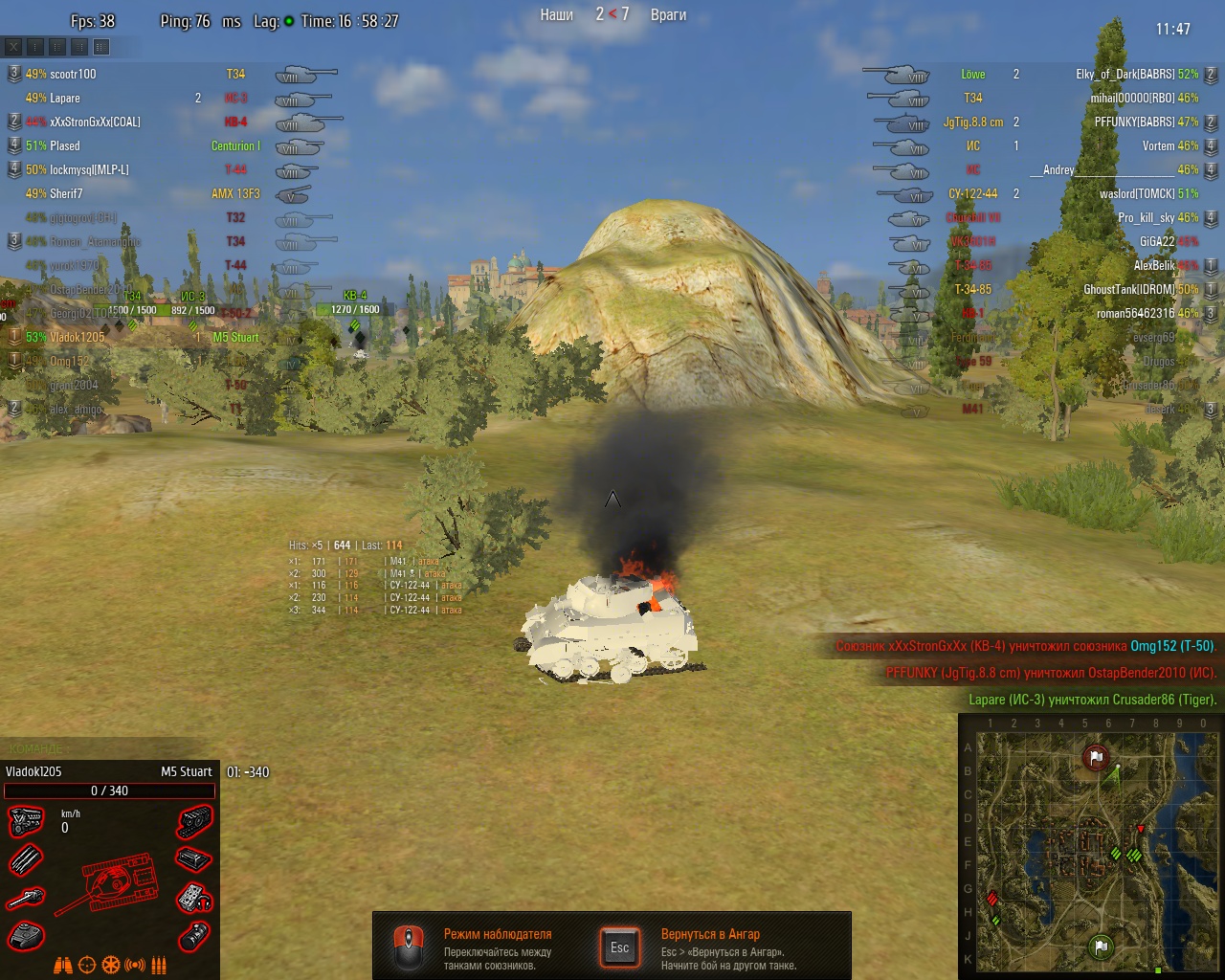
Task: Click the engine module icon
Action: coord(26,821)
